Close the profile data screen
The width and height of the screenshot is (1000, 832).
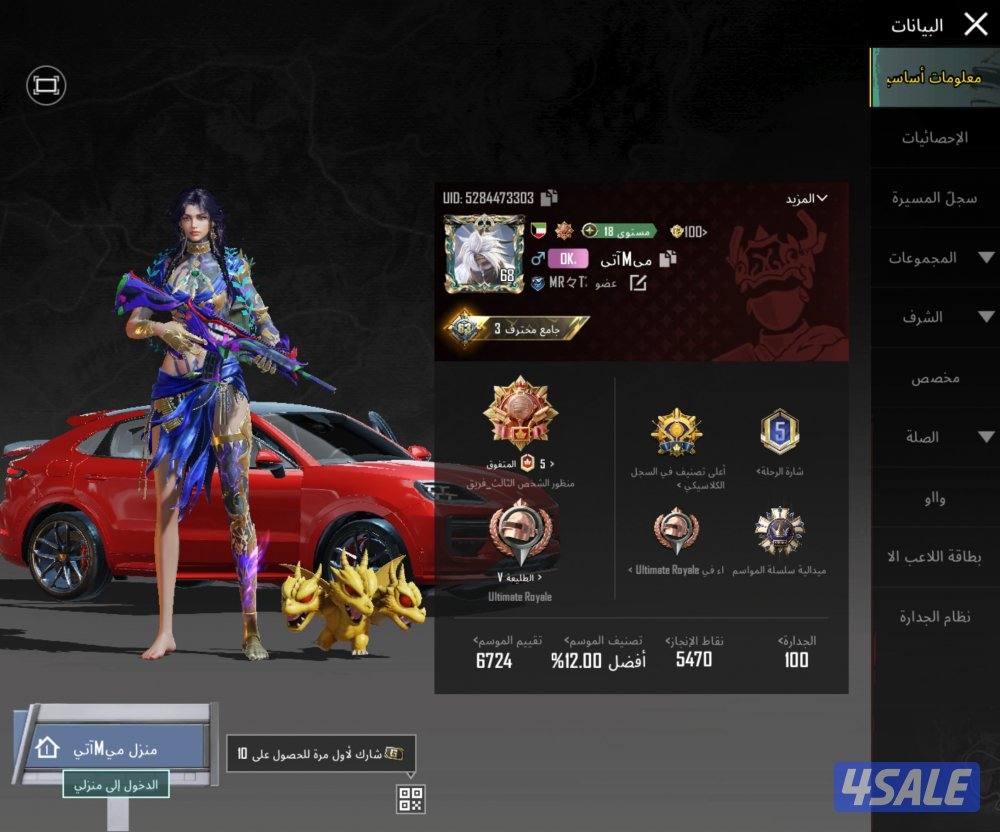tap(975, 24)
